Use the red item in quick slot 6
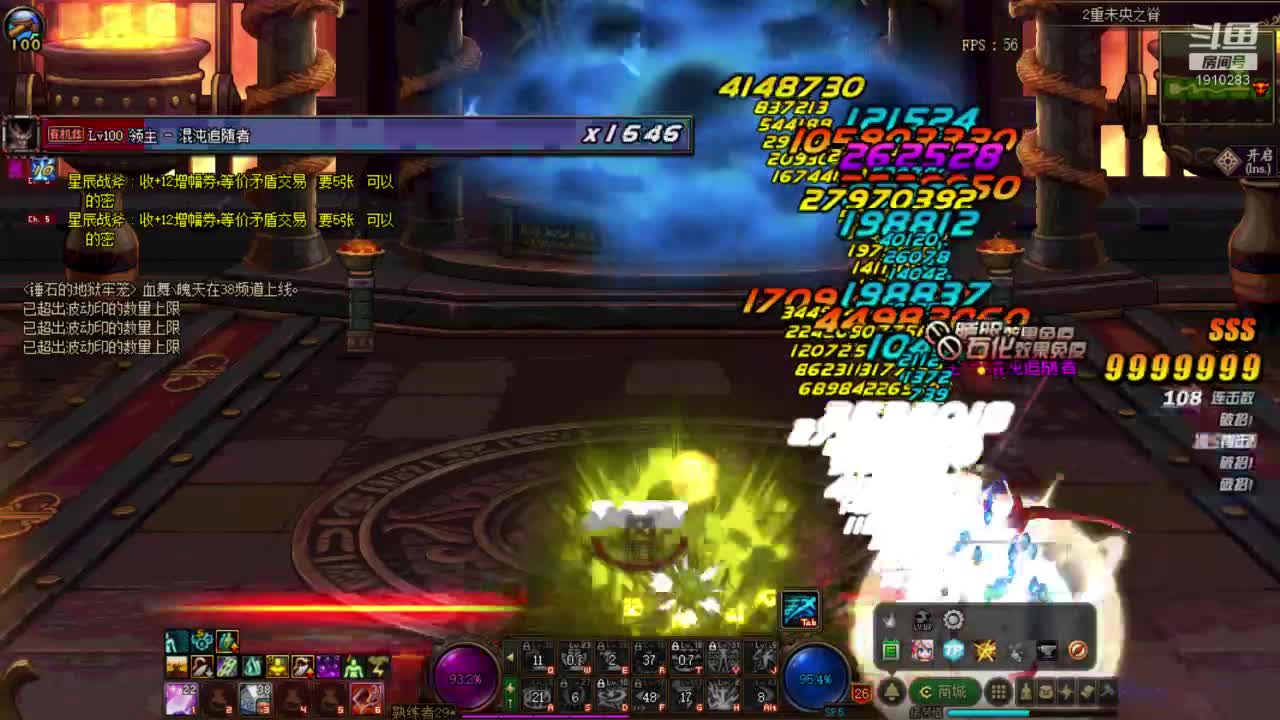 pyautogui.click(x=367, y=698)
